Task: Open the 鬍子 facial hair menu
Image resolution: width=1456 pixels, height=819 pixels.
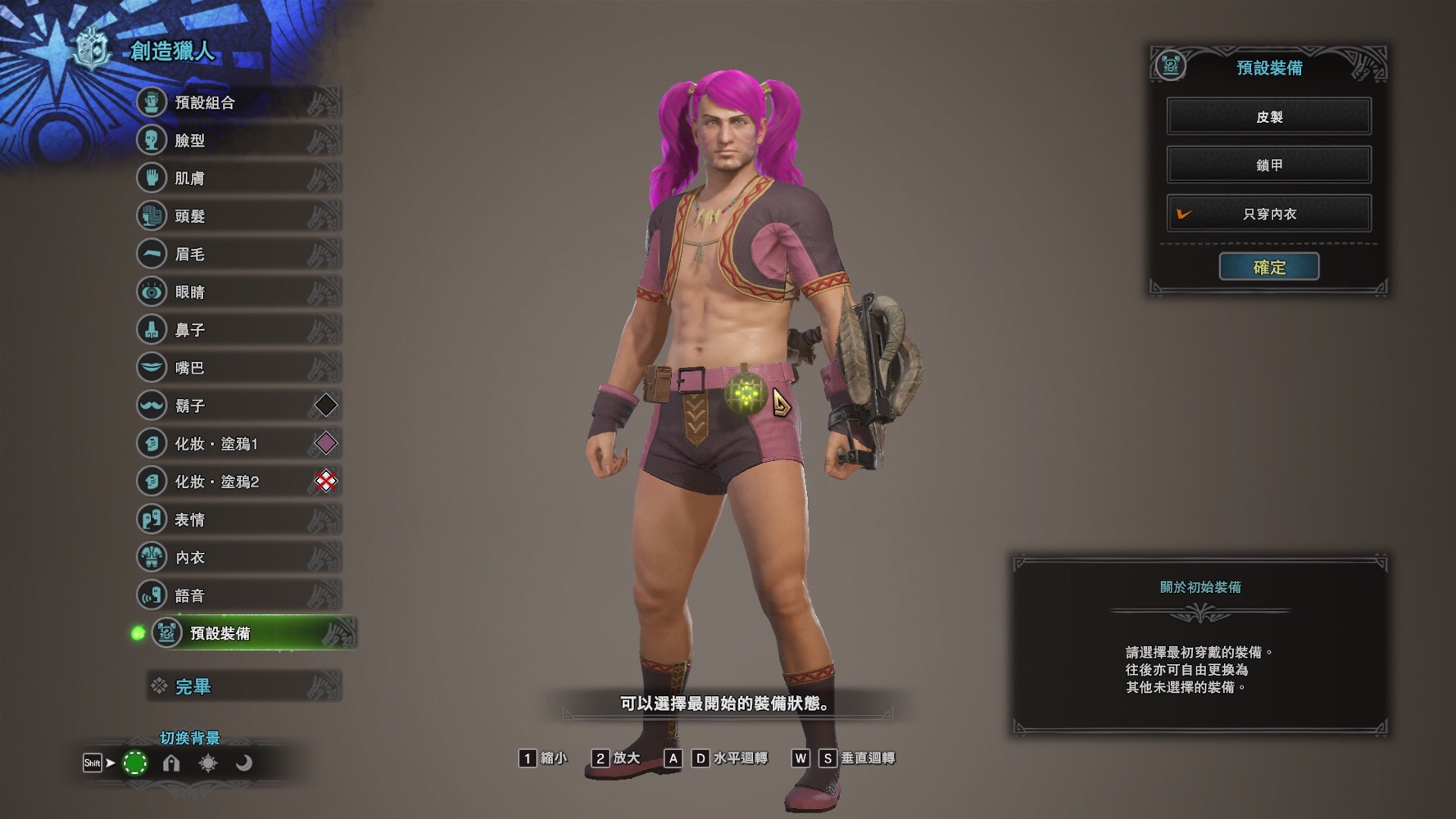Action: point(238,405)
